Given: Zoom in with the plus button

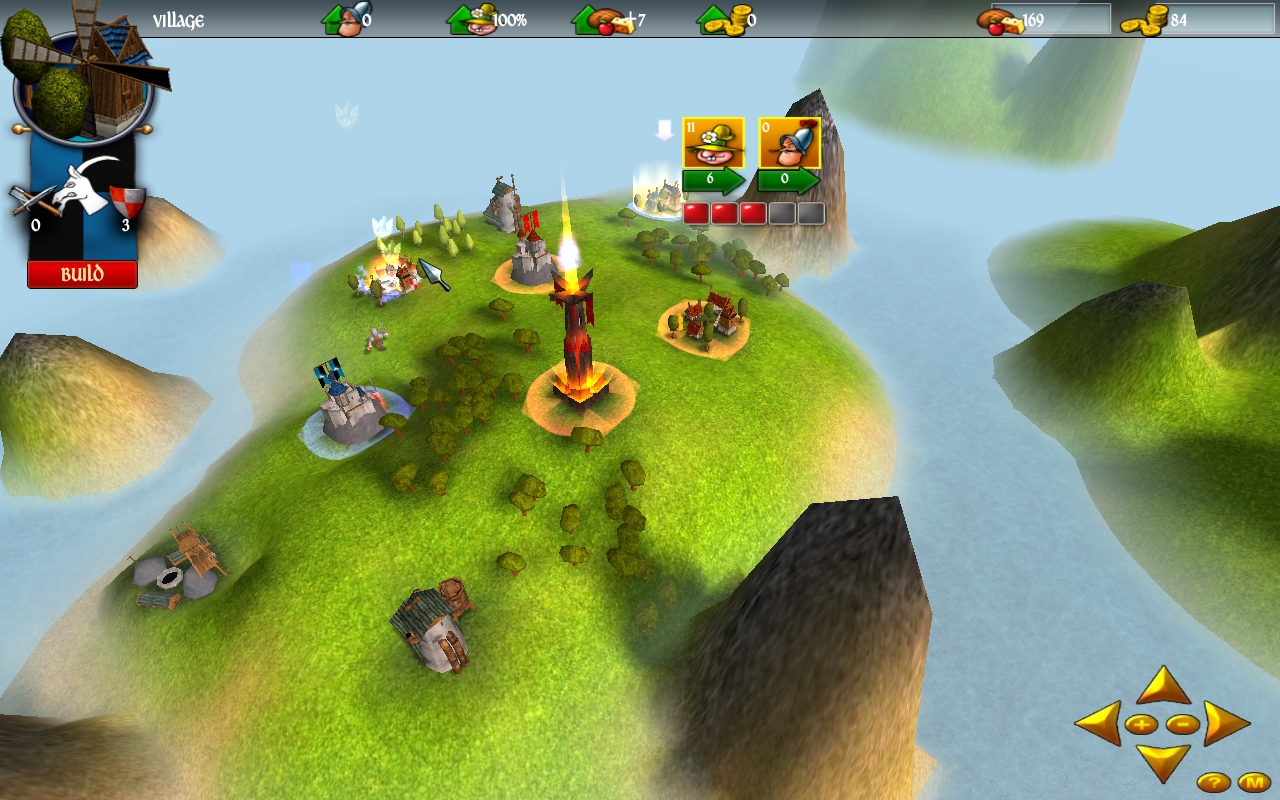Looking at the screenshot, I should [1142, 724].
